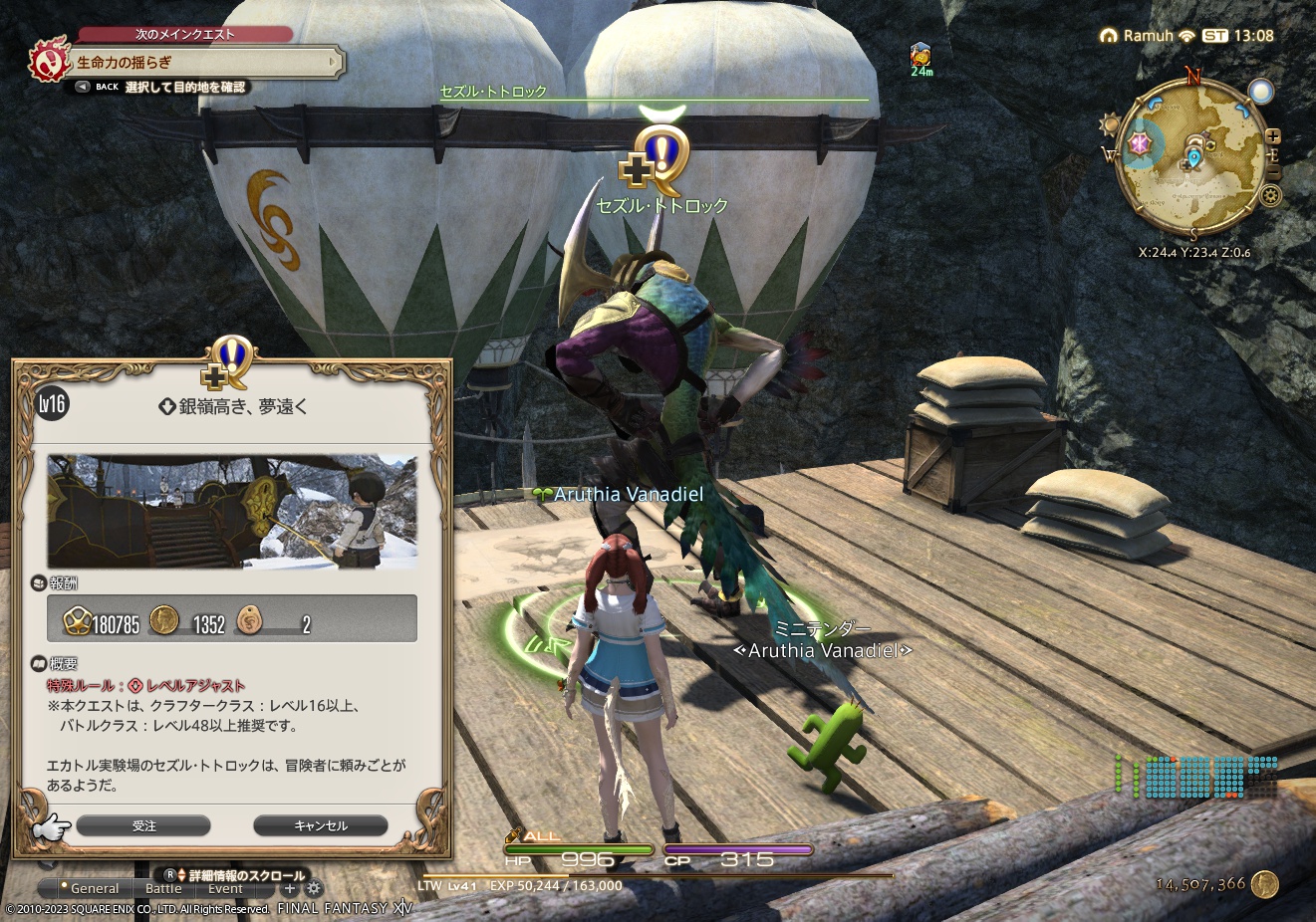Image resolution: width=1316 pixels, height=922 pixels.
Task: Open the chat settings gear icon
Action: (312, 888)
